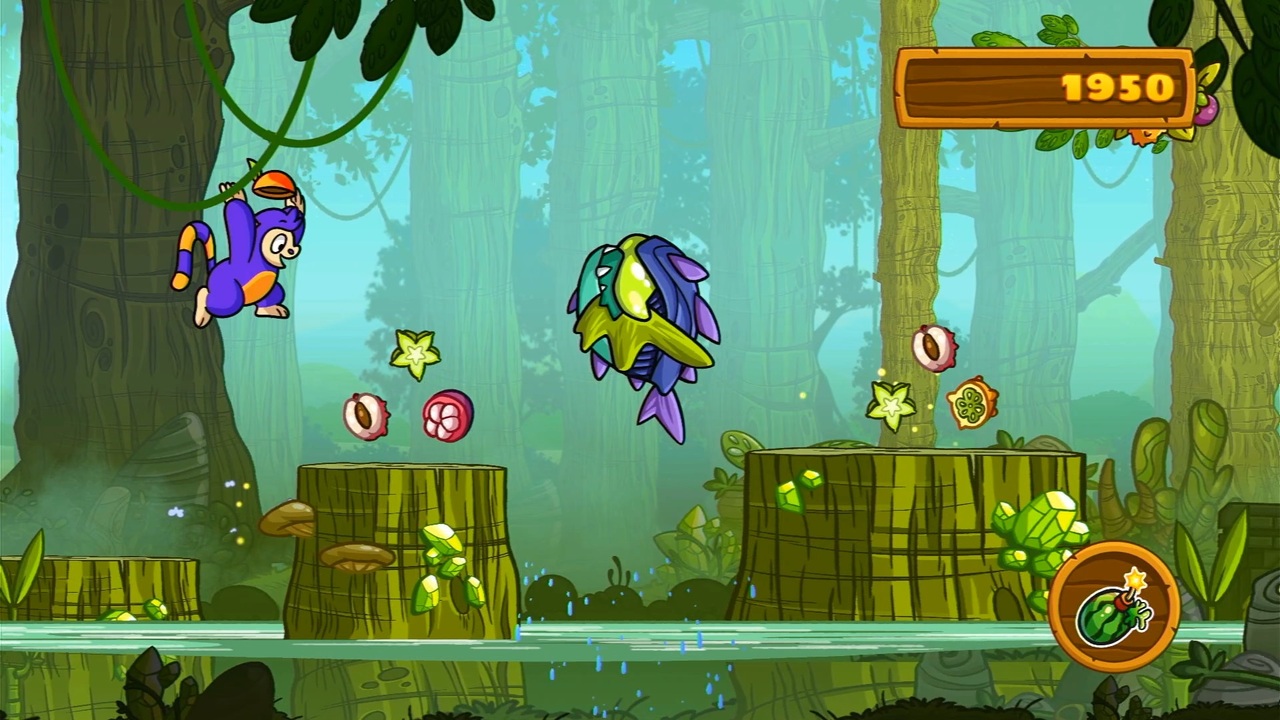Open the score display showing 1950
This screenshot has width=1280, height=720.
1045,88
